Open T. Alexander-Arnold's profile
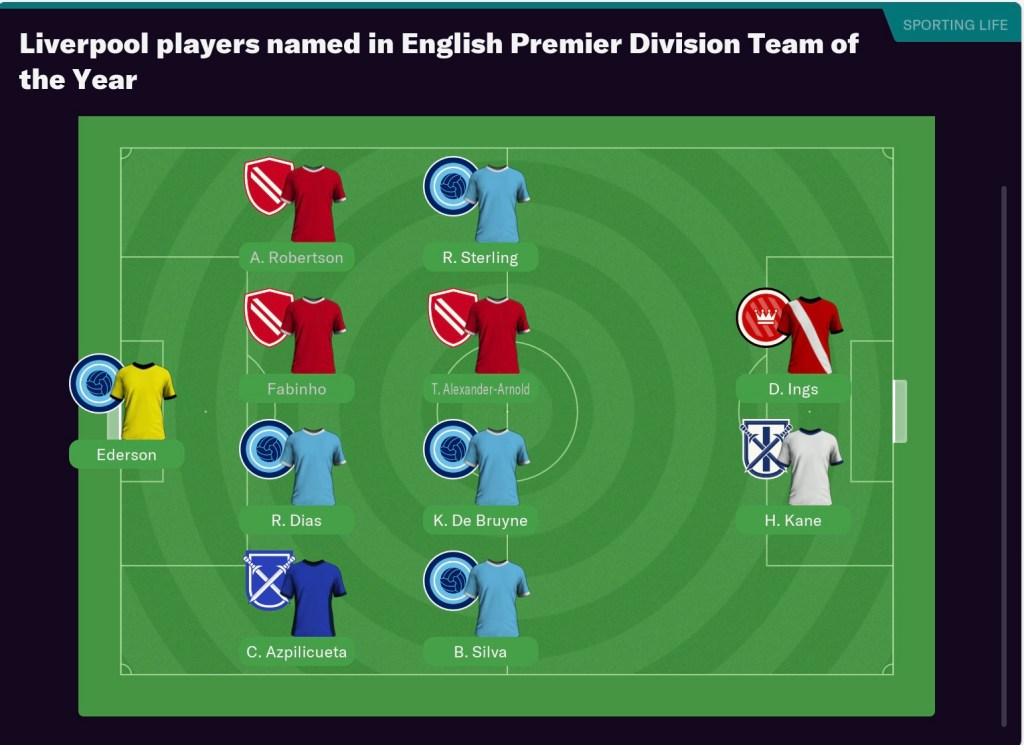Screen dimensions: 1024x745 [x=480, y=388]
